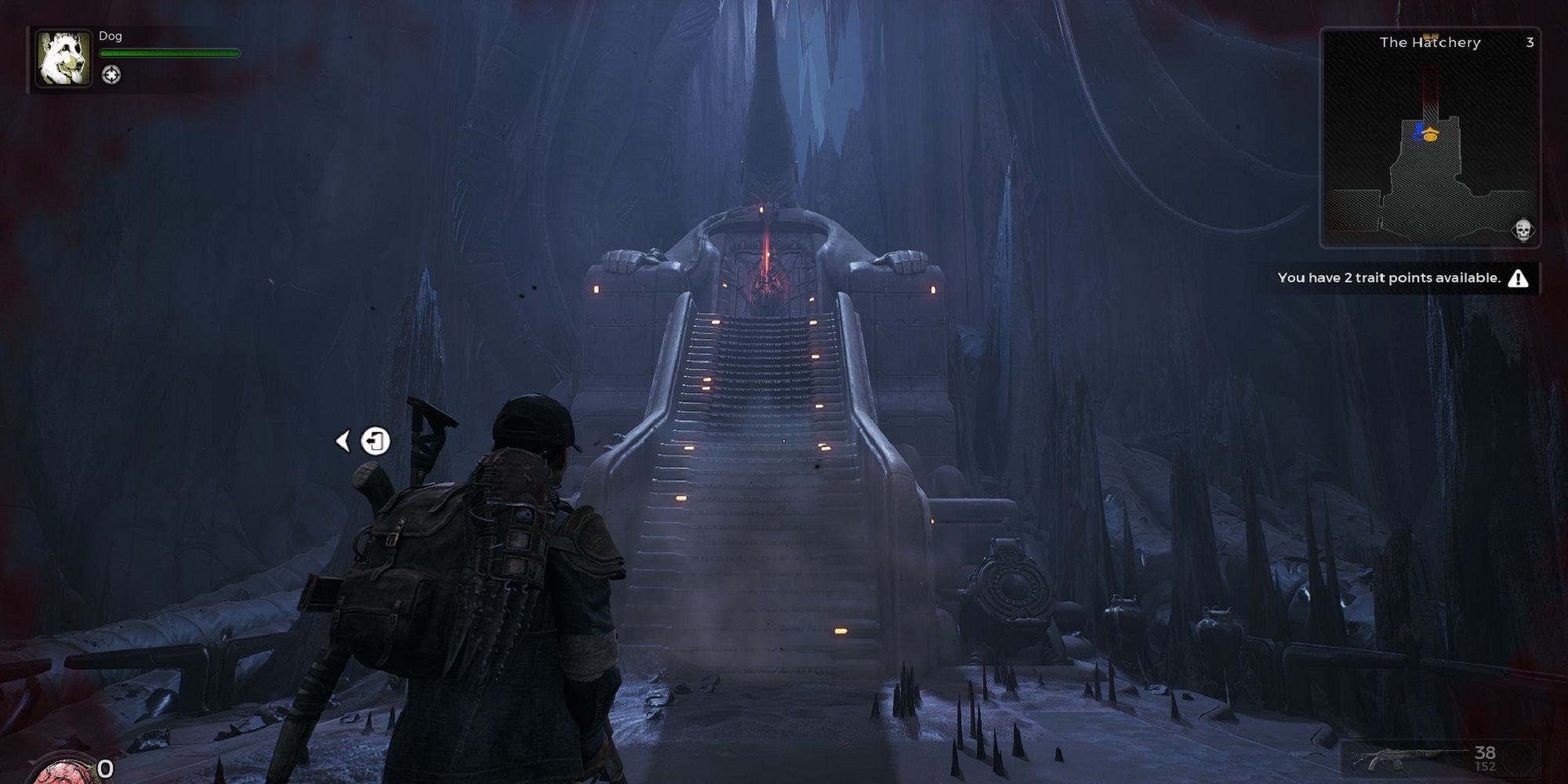Screen dimensions: 1568x784
Task: Click the blue player arrow on the minimap
Action: pos(1419,130)
